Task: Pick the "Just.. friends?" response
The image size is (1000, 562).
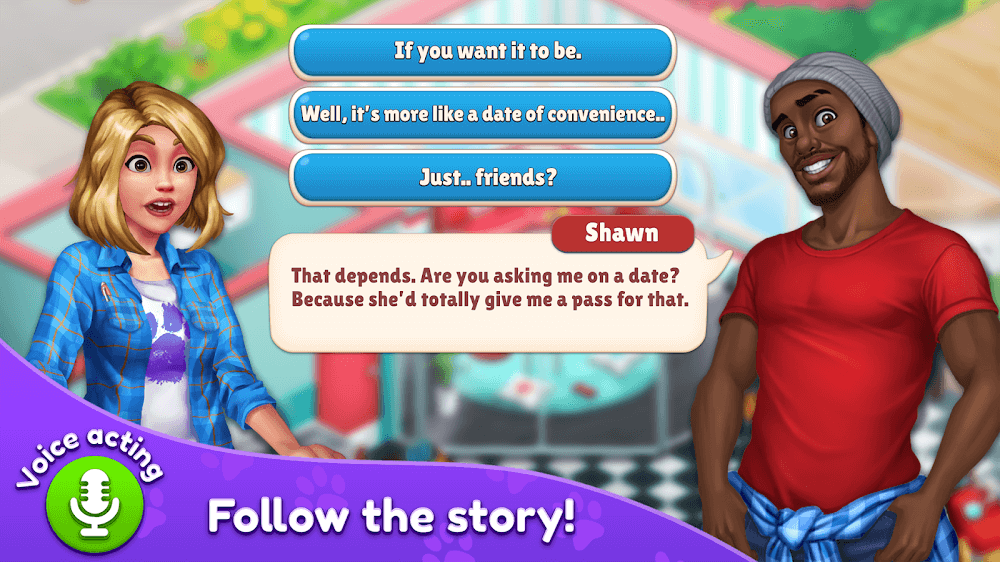Action: 482,178
